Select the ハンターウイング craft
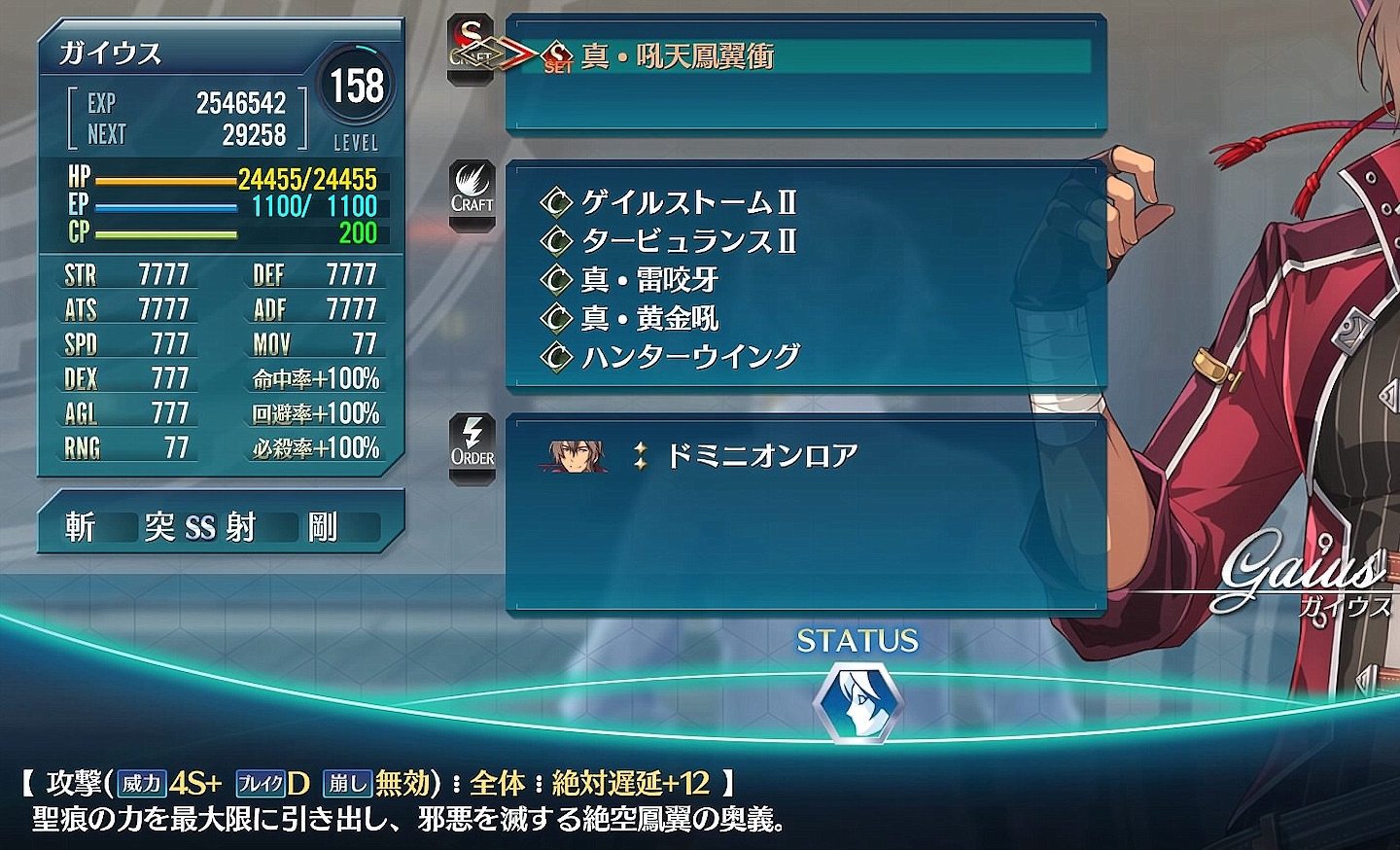This screenshot has width=1400, height=850. (x=690, y=357)
